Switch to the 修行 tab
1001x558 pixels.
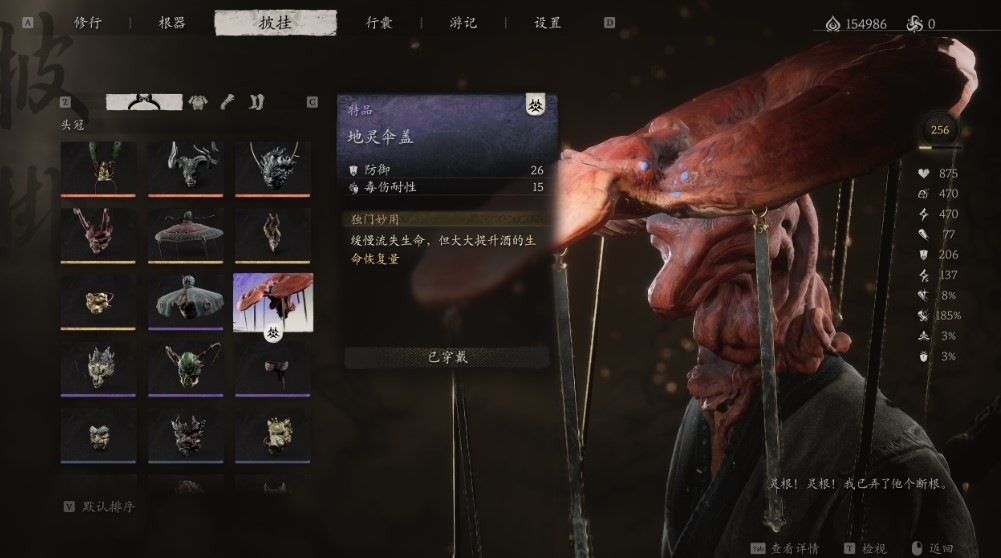(89, 23)
